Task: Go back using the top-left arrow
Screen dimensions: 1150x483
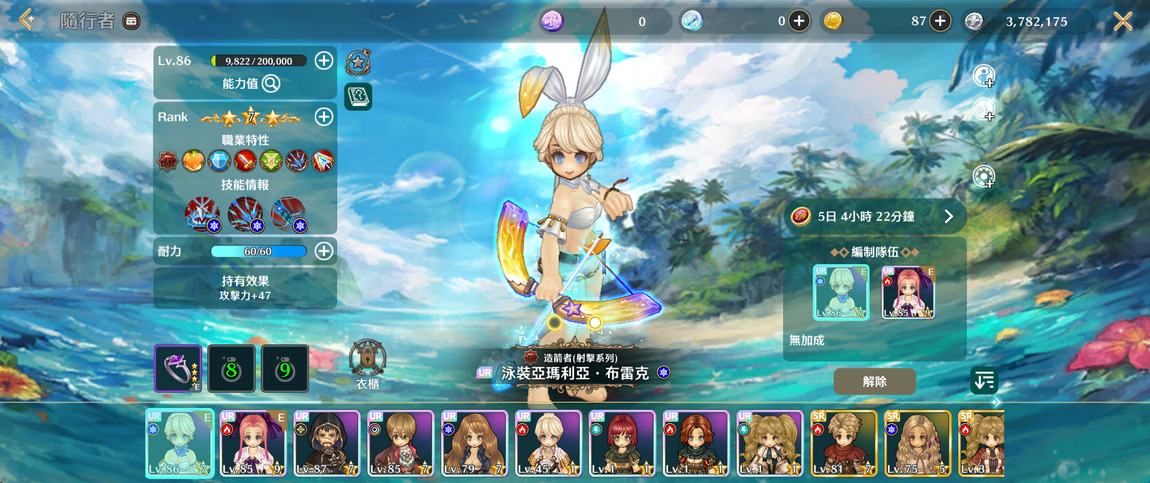Action: (27, 20)
